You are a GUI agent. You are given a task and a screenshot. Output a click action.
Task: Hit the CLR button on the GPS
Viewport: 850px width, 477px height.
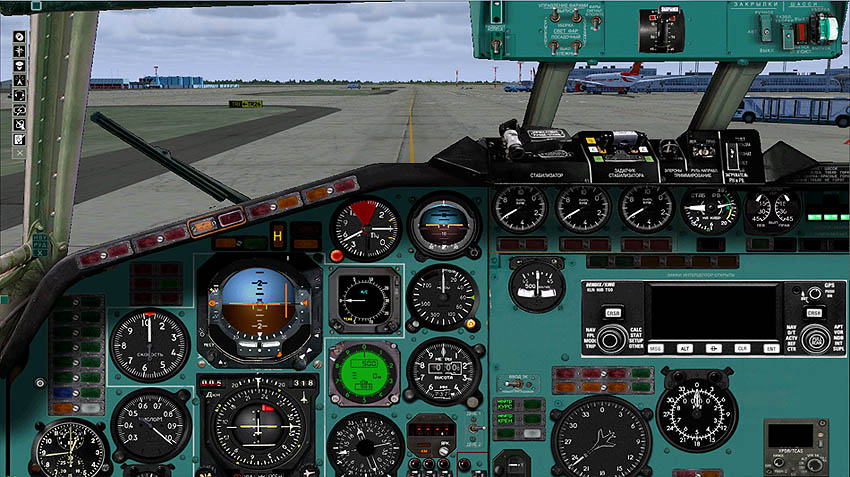[742, 348]
